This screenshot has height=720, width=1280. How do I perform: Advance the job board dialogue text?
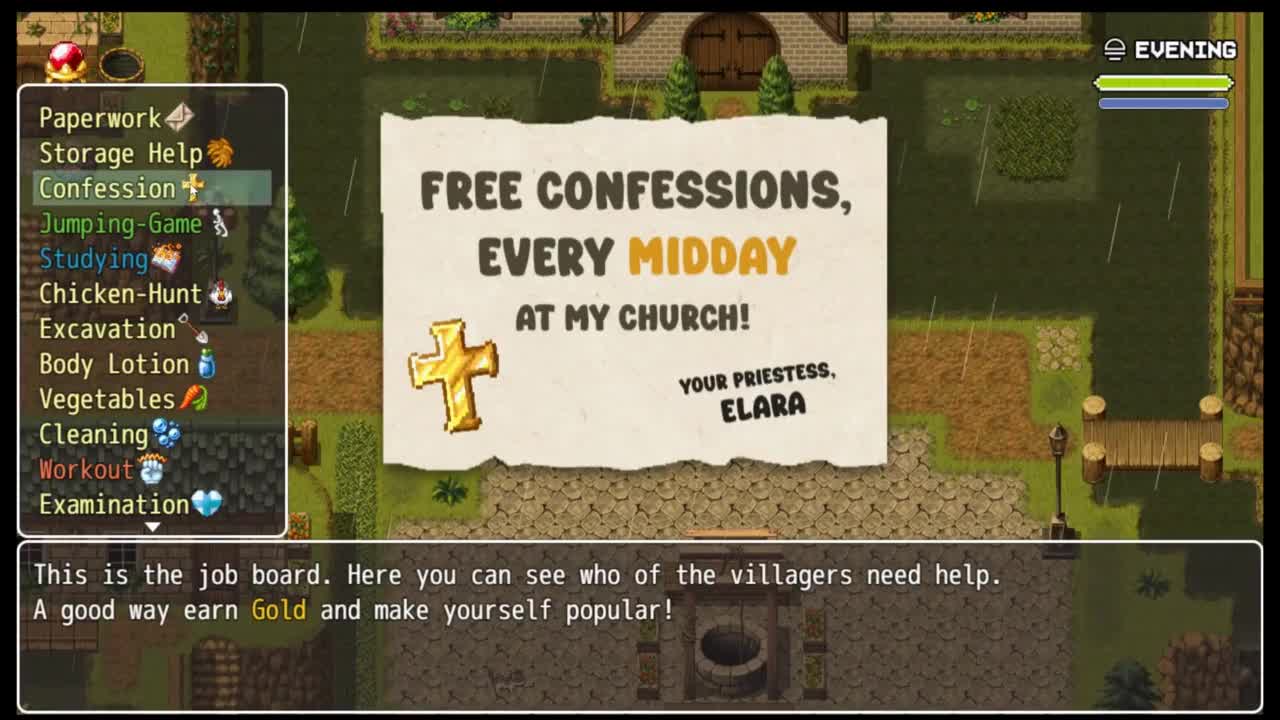640,626
